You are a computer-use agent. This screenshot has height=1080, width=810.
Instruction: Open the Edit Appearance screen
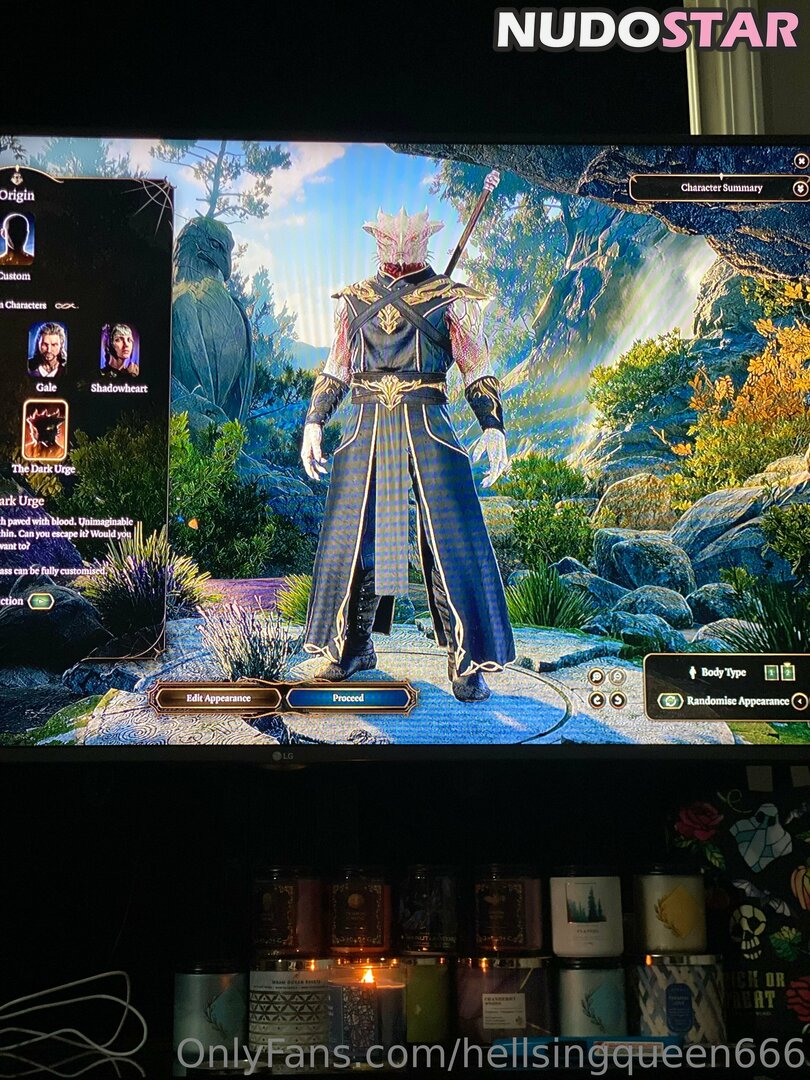point(217,697)
